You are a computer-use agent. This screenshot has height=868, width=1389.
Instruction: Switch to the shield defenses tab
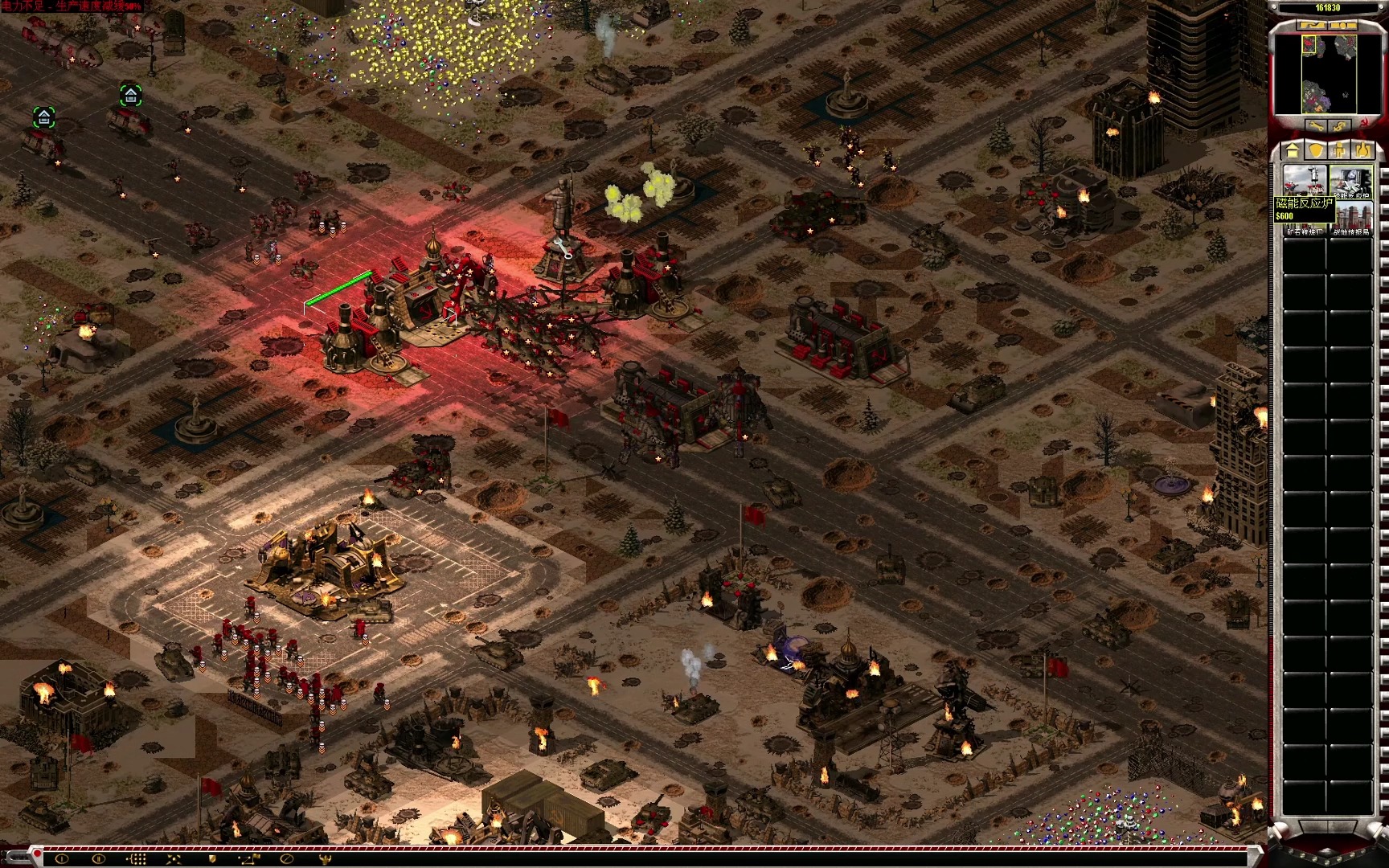tap(1315, 150)
